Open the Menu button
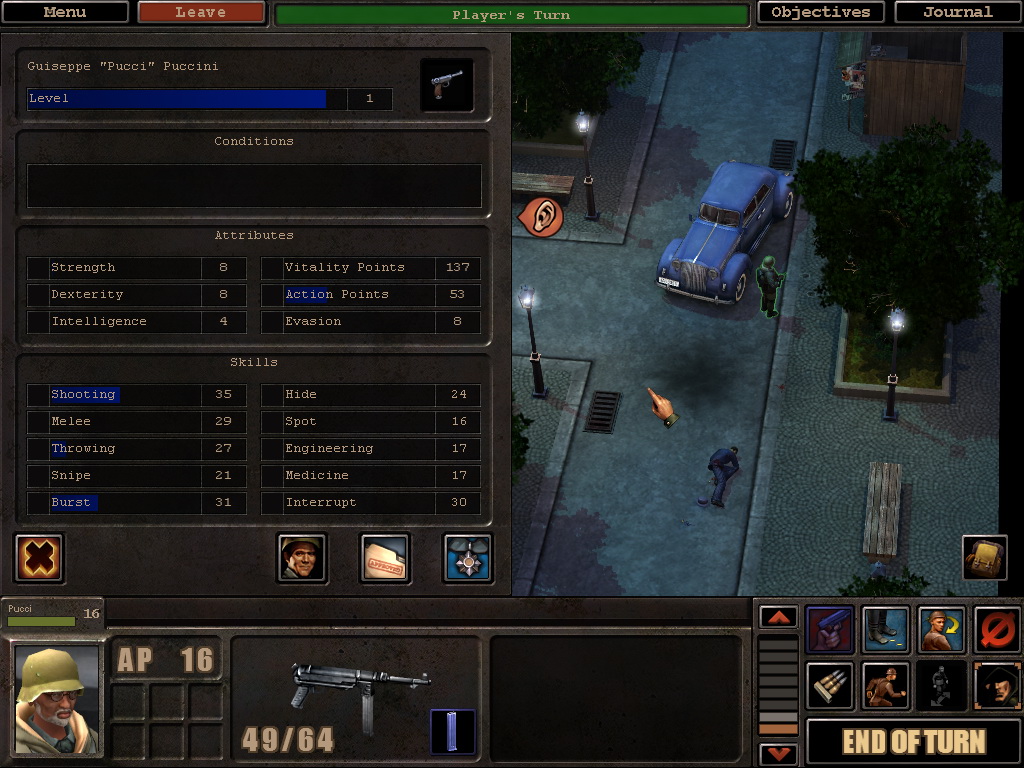Image resolution: width=1024 pixels, height=768 pixels. pos(65,13)
